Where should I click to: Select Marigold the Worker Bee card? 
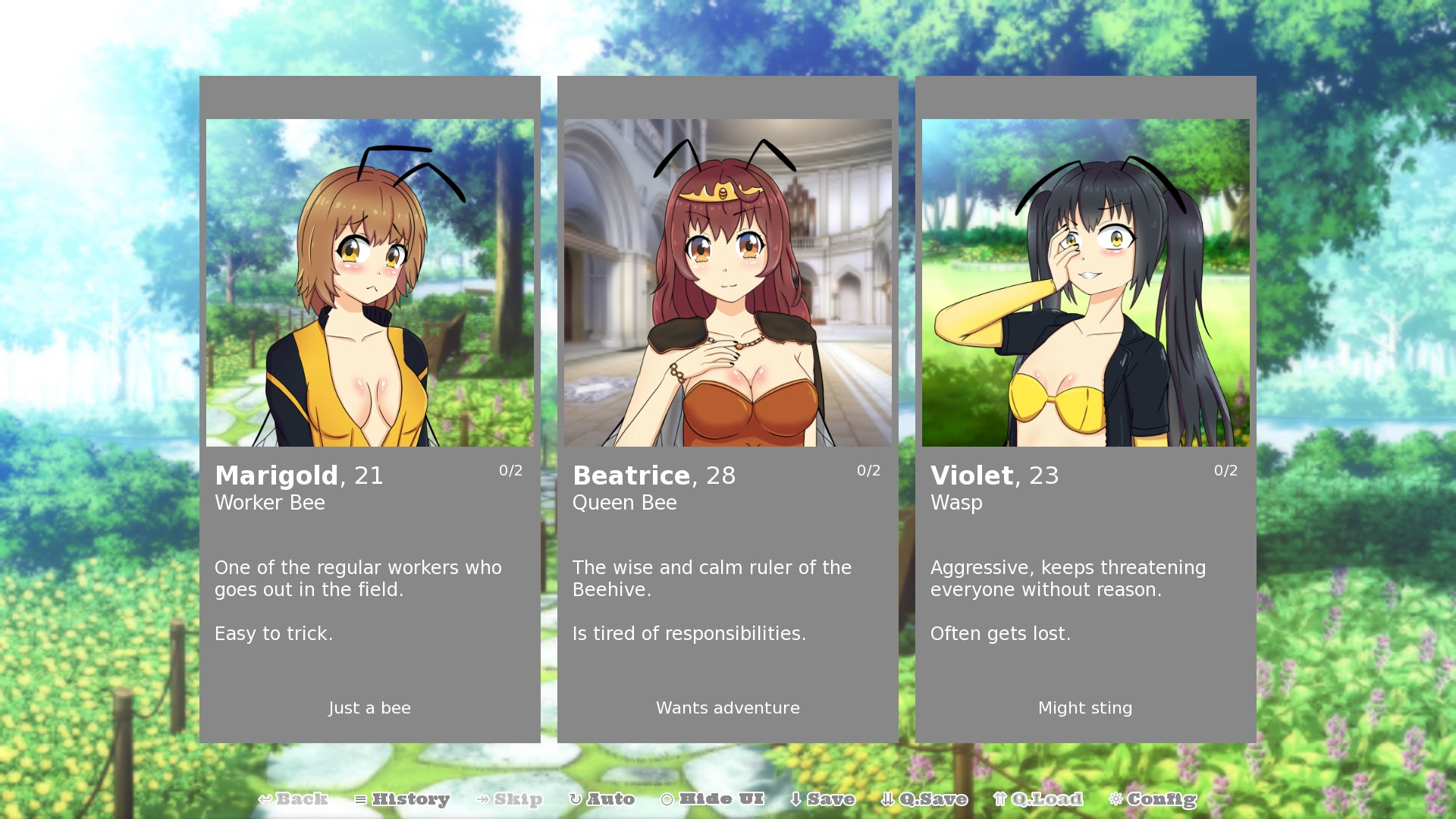(x=370, y=409)
